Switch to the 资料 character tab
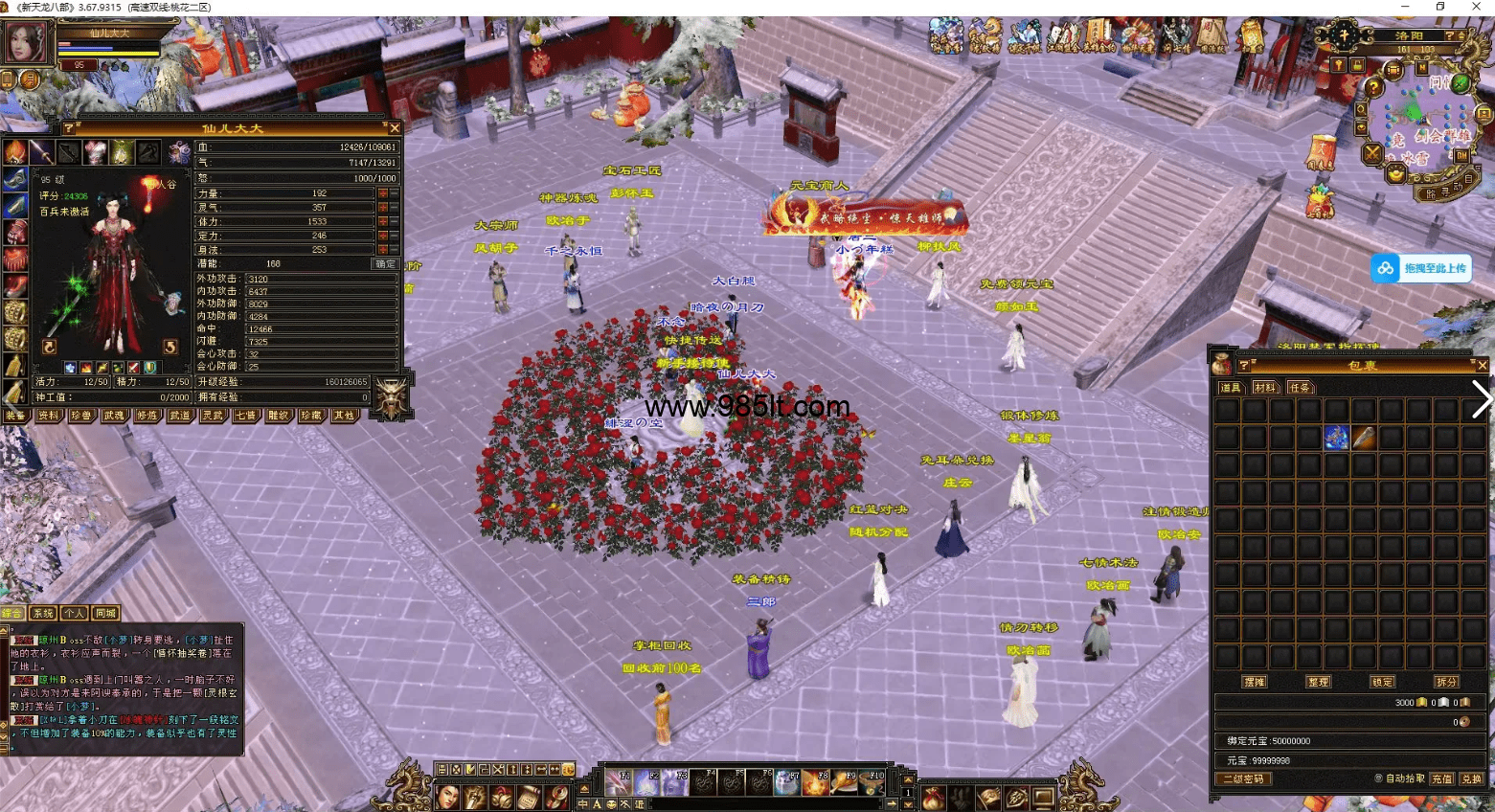The height and width of the screenshot is (812, 1495). (x=48, y=416)
